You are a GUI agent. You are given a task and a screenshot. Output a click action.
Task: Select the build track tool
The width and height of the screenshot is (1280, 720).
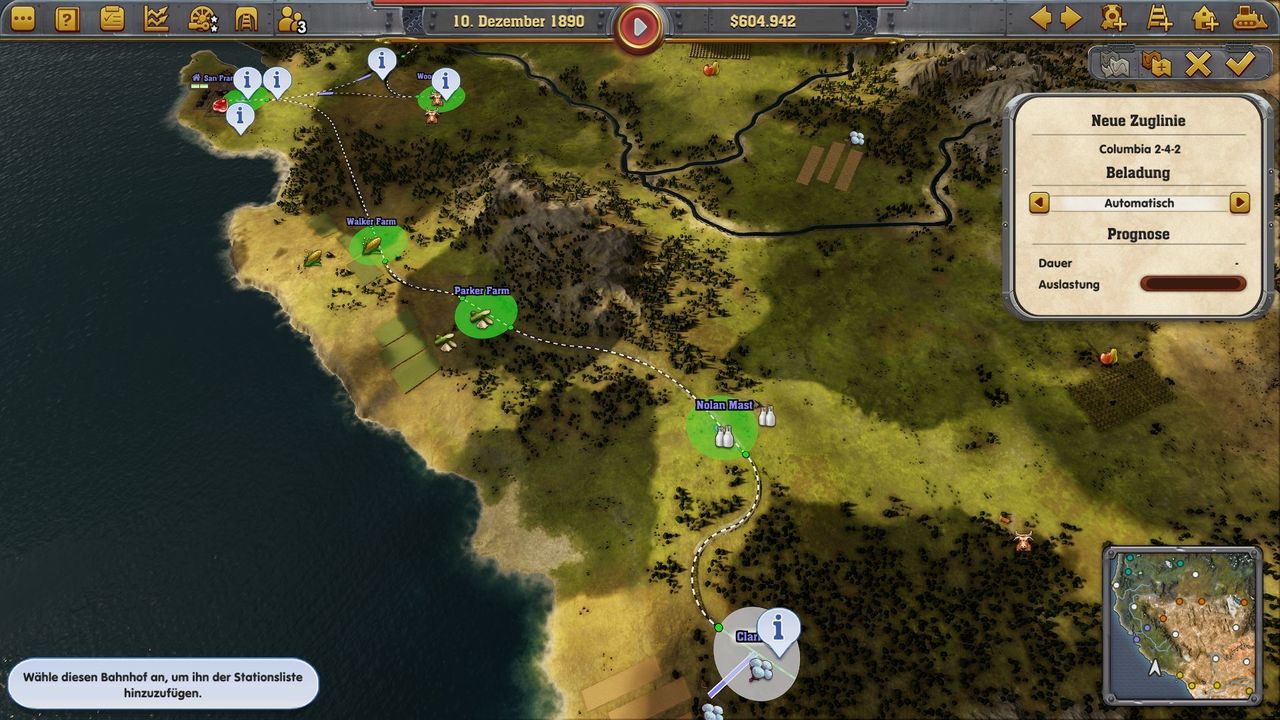[1159, 18]
